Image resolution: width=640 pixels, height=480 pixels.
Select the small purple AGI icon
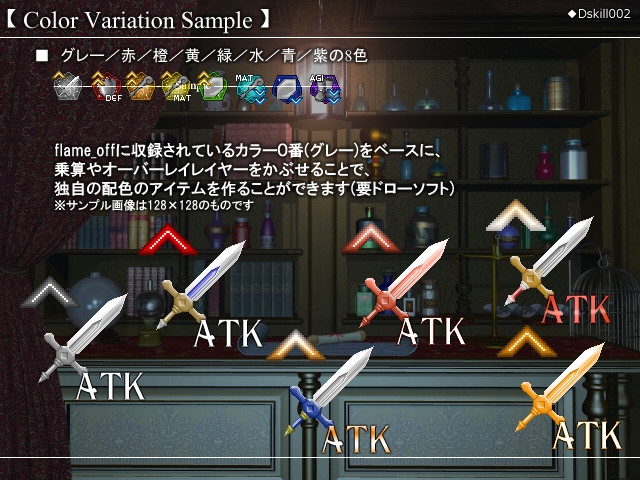click(322, 88)
